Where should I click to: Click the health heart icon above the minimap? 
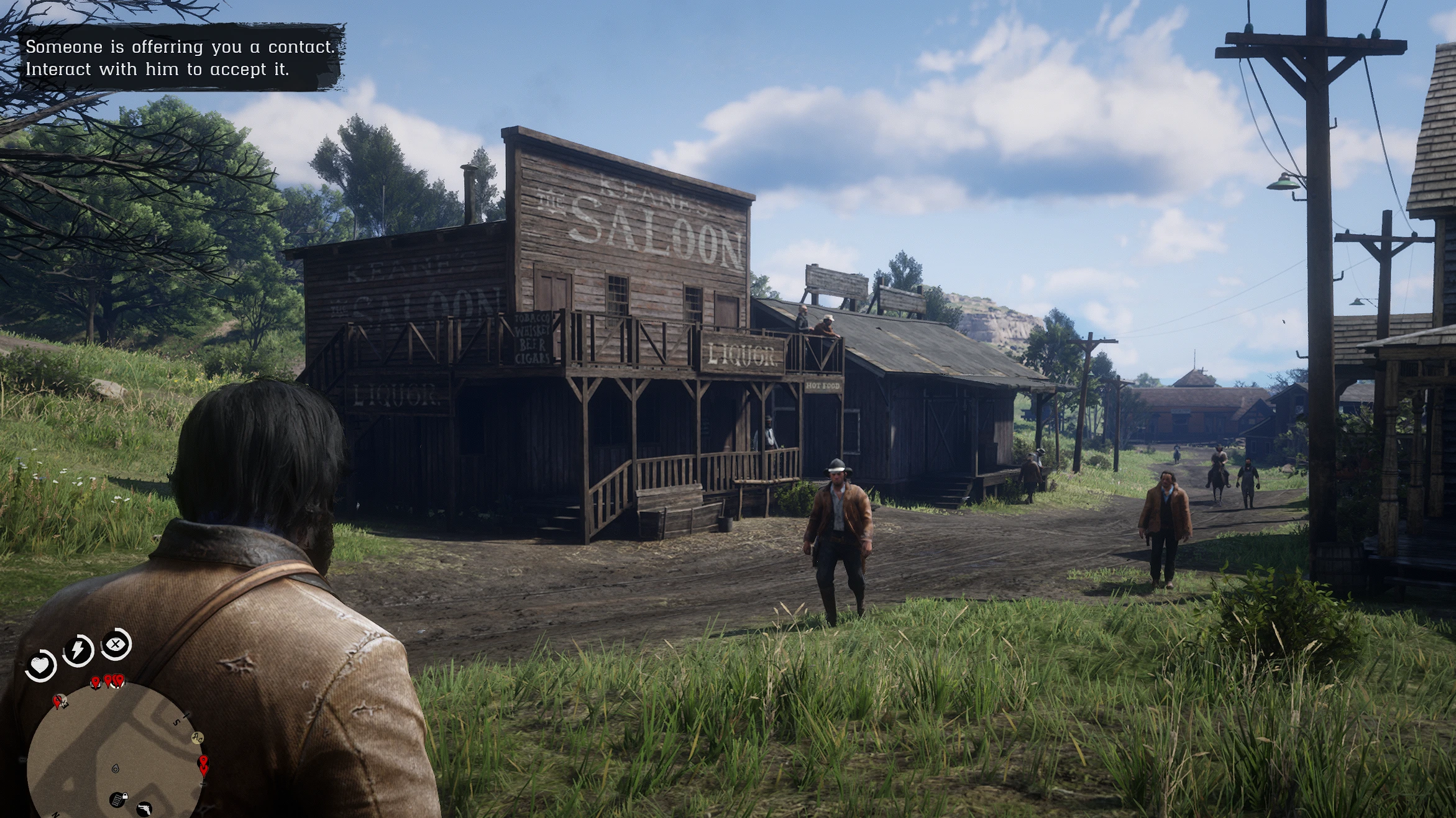pos(39,665)
